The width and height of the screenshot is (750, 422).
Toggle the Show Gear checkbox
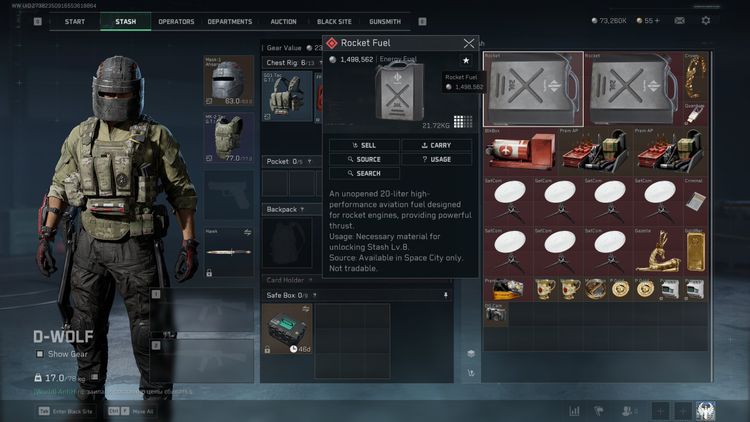40,353
